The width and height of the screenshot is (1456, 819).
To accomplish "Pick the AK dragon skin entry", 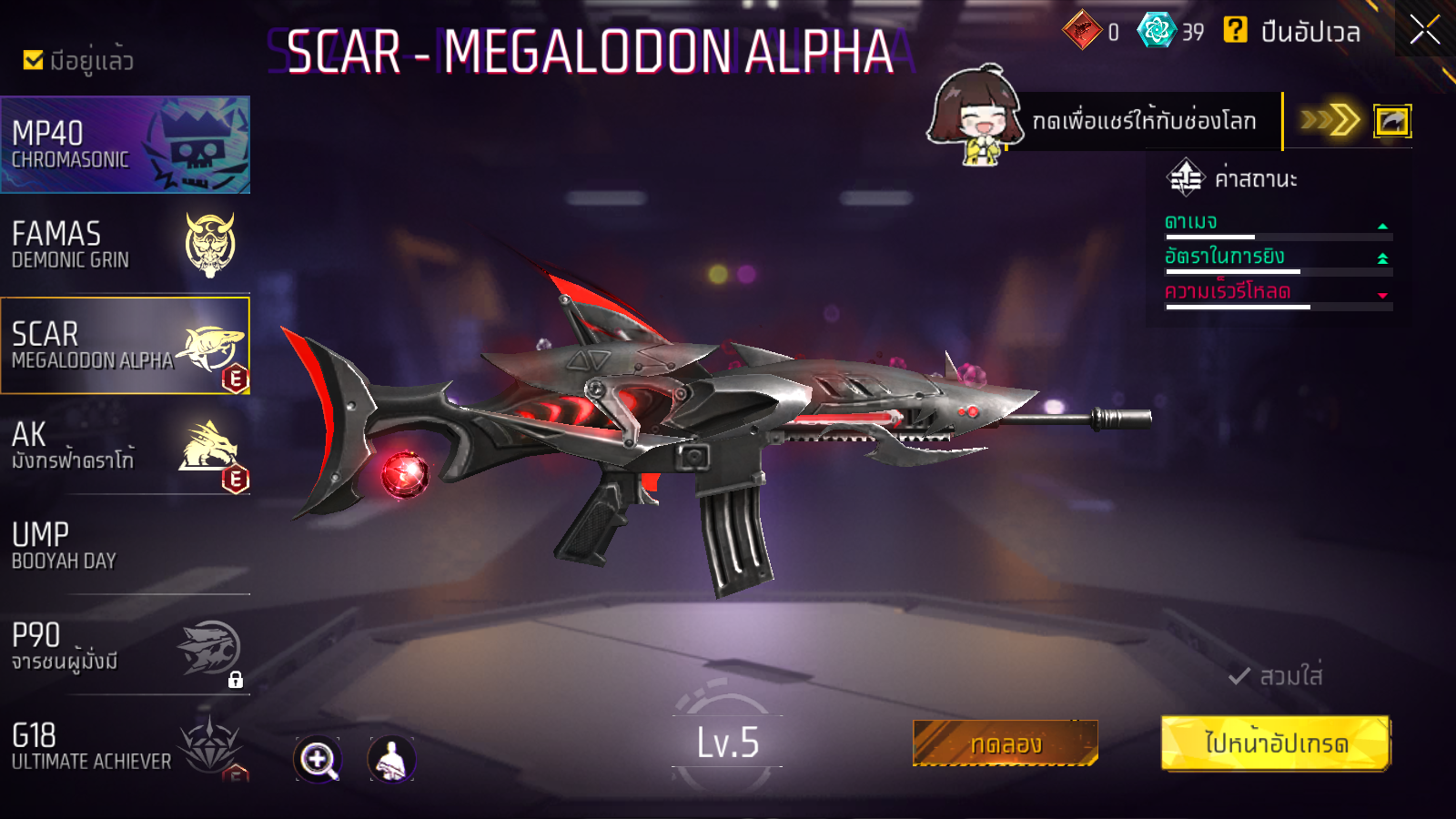I will (x=125, y=446).
